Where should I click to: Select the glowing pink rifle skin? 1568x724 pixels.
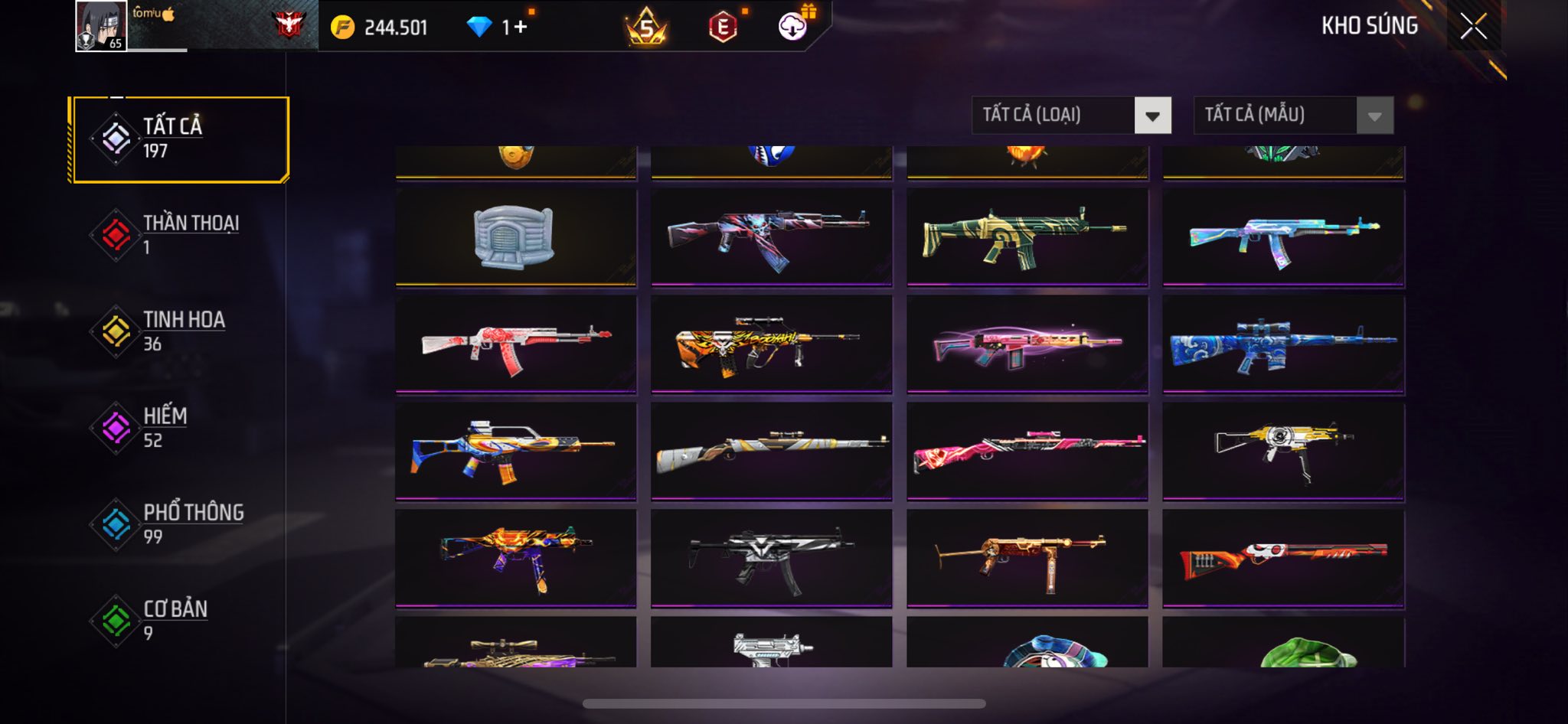pyautogui.click(x=1027, y=344)
